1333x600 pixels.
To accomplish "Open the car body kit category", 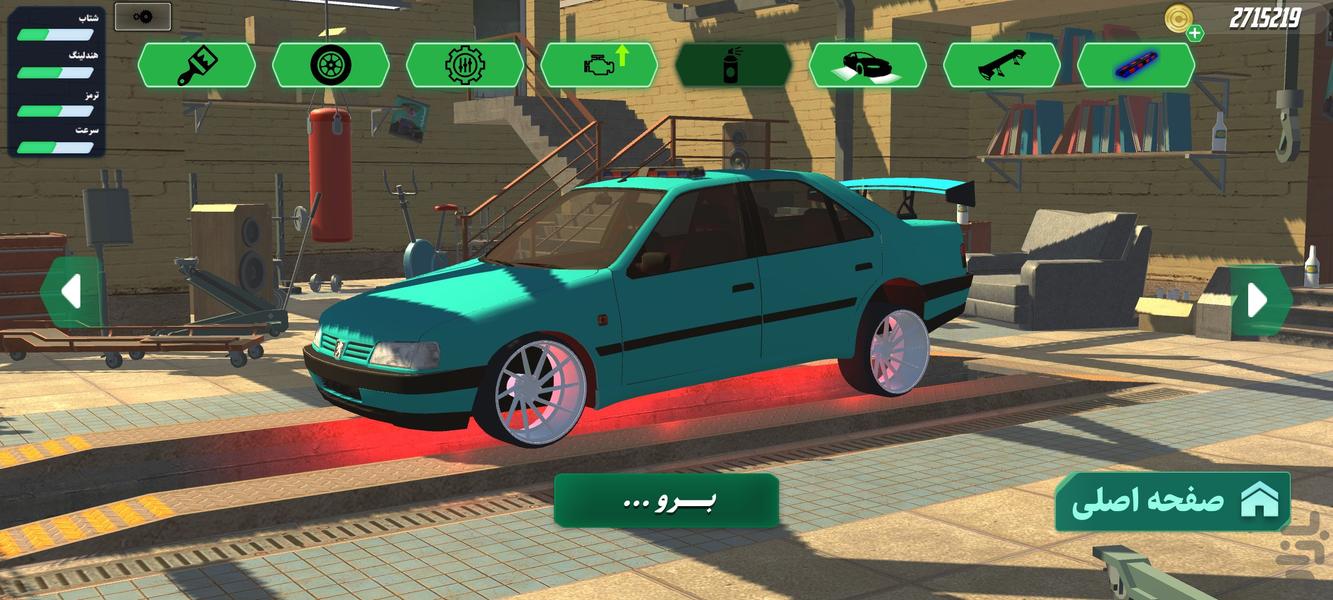I will click(x=867, y=65).
